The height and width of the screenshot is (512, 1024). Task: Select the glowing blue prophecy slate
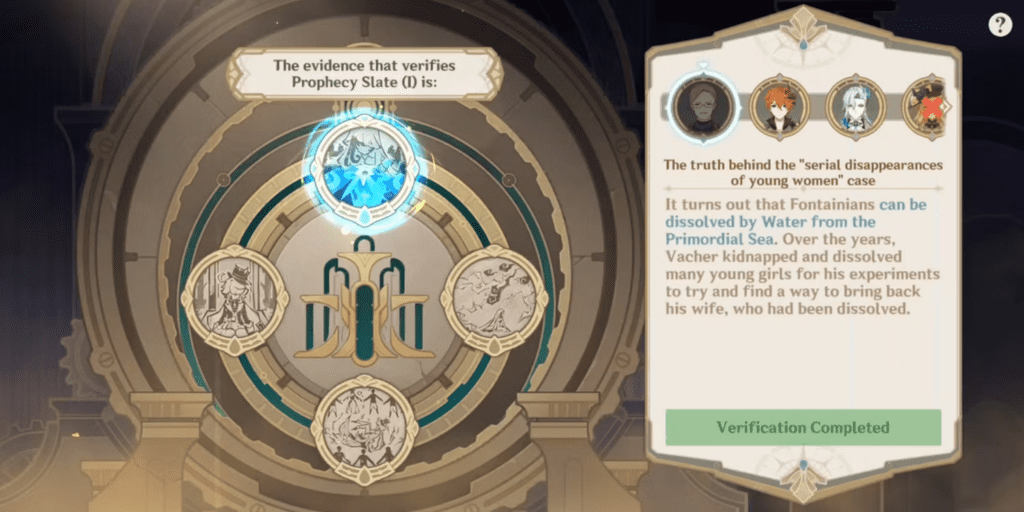click(364, 165)
